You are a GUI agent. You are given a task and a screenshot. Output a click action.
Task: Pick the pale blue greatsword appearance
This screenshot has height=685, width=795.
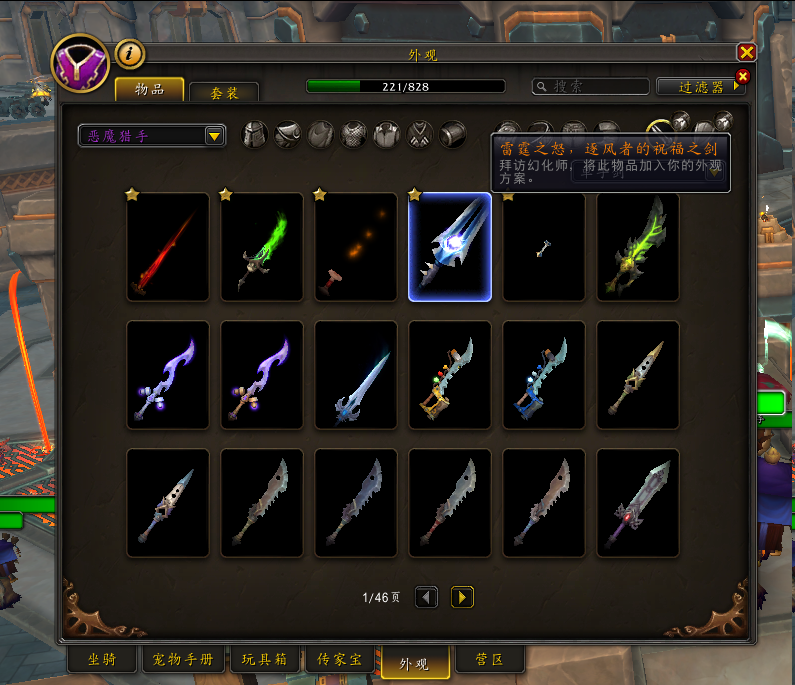click(356, 375)
